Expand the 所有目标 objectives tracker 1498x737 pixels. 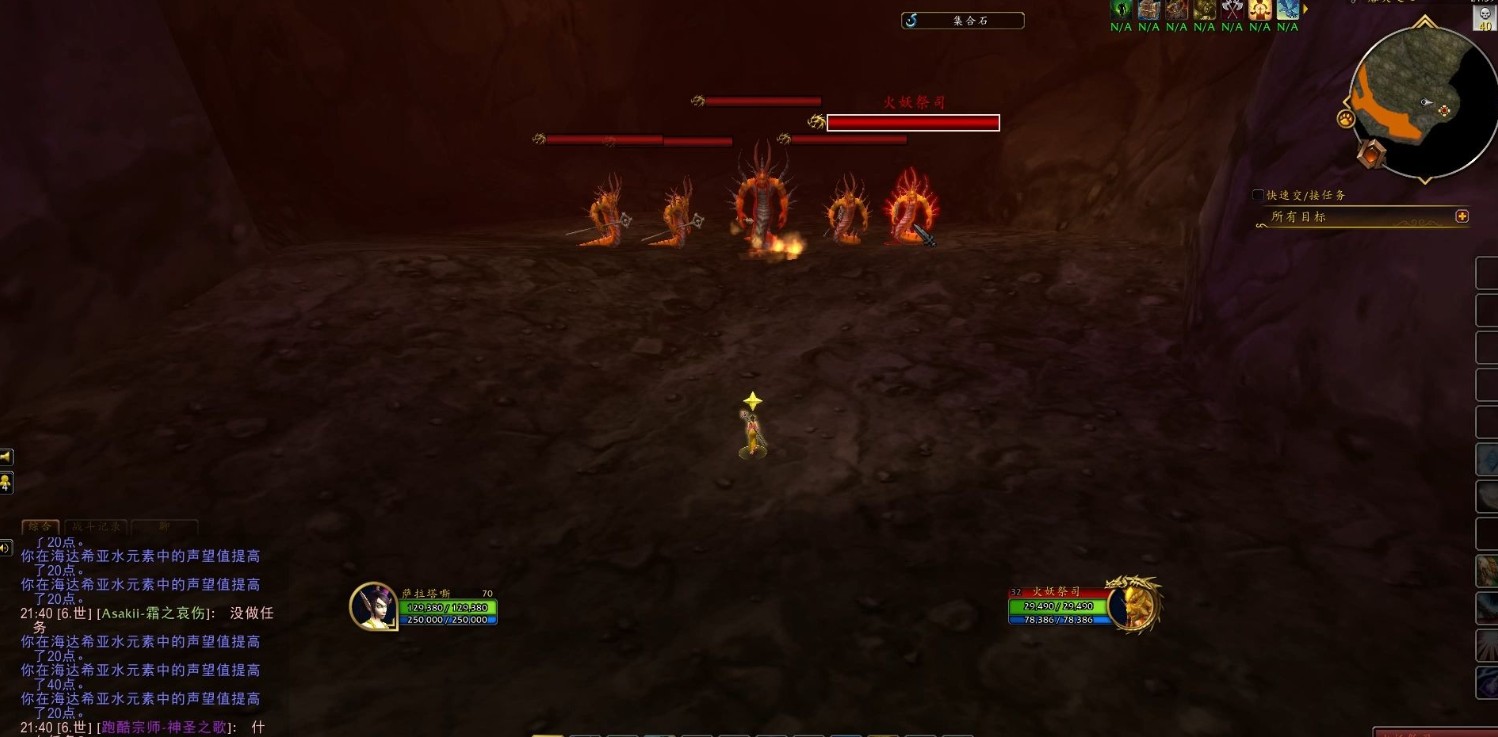tap(1462, 216)
